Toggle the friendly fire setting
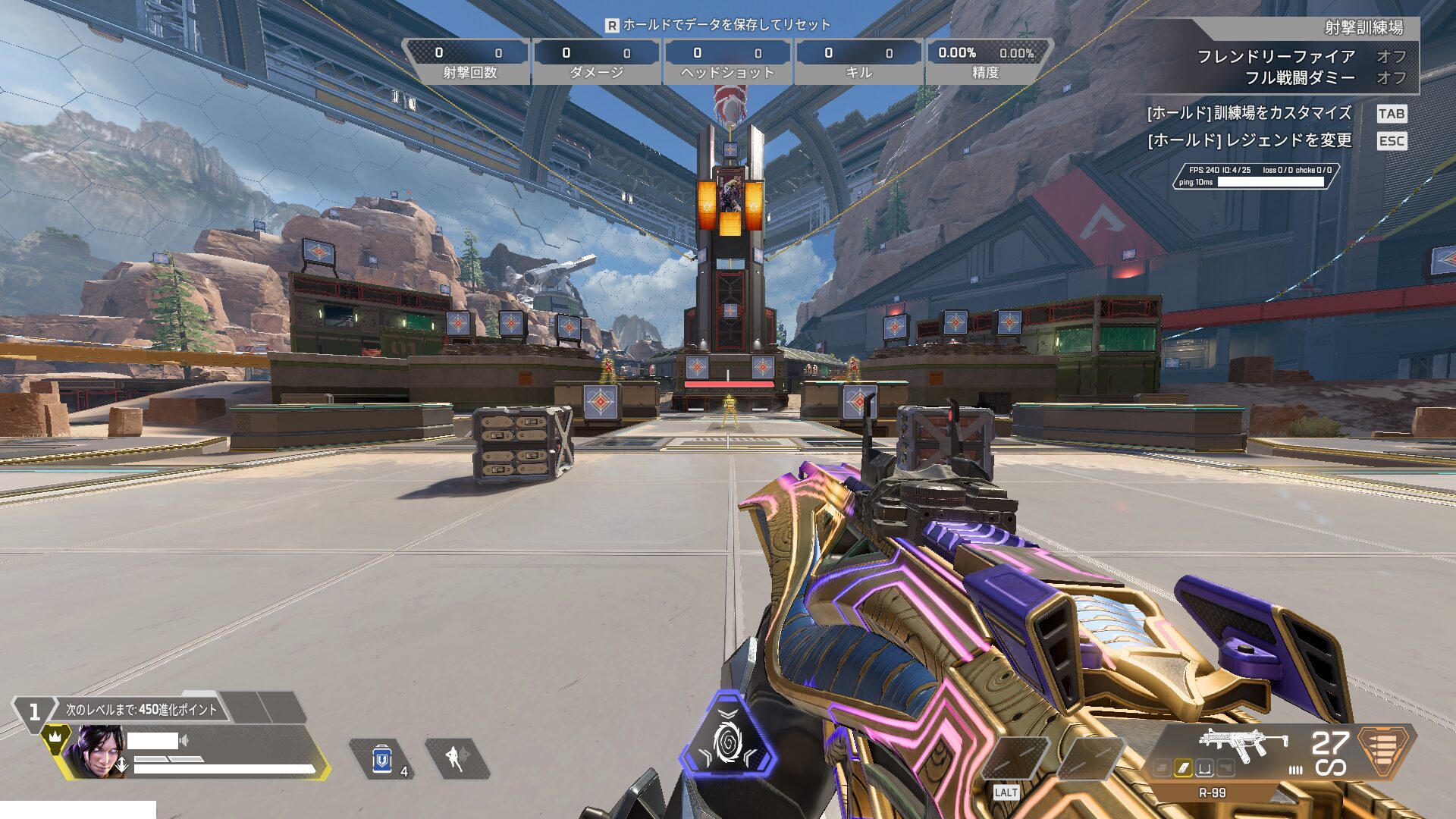The image size is (1456, 819). 1391,57
